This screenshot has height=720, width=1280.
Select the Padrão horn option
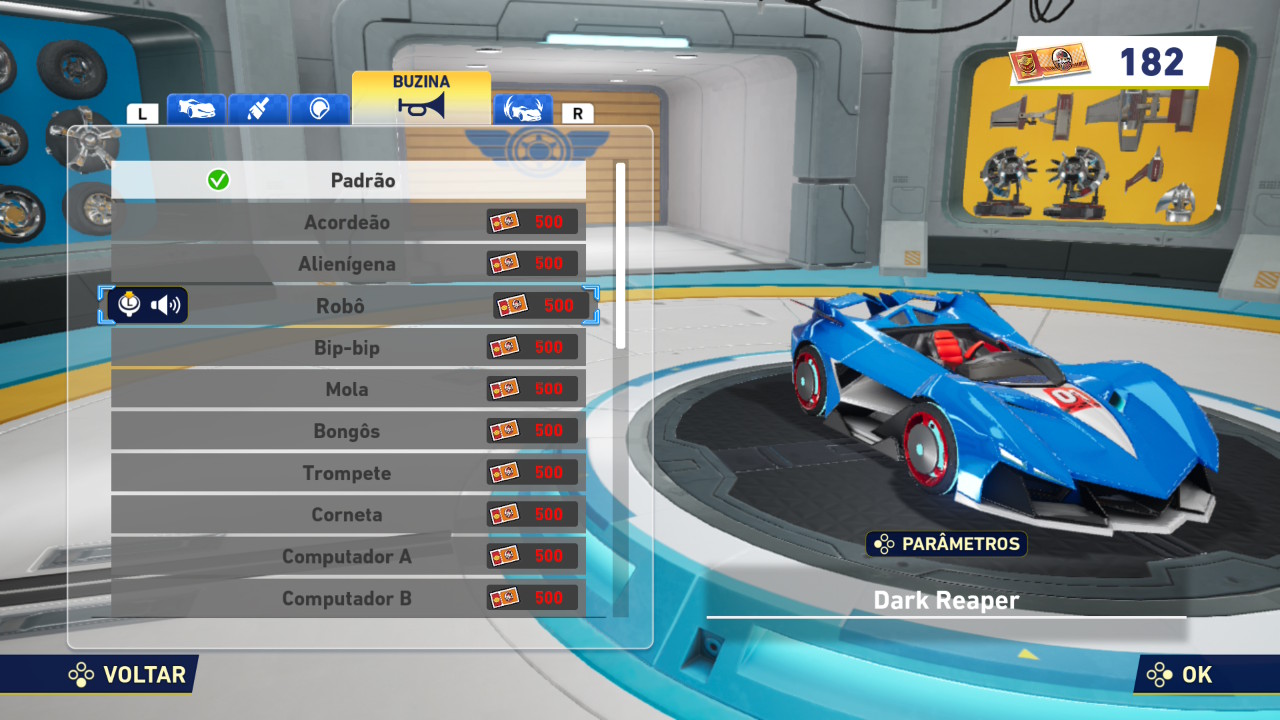(x=348, y=181)
